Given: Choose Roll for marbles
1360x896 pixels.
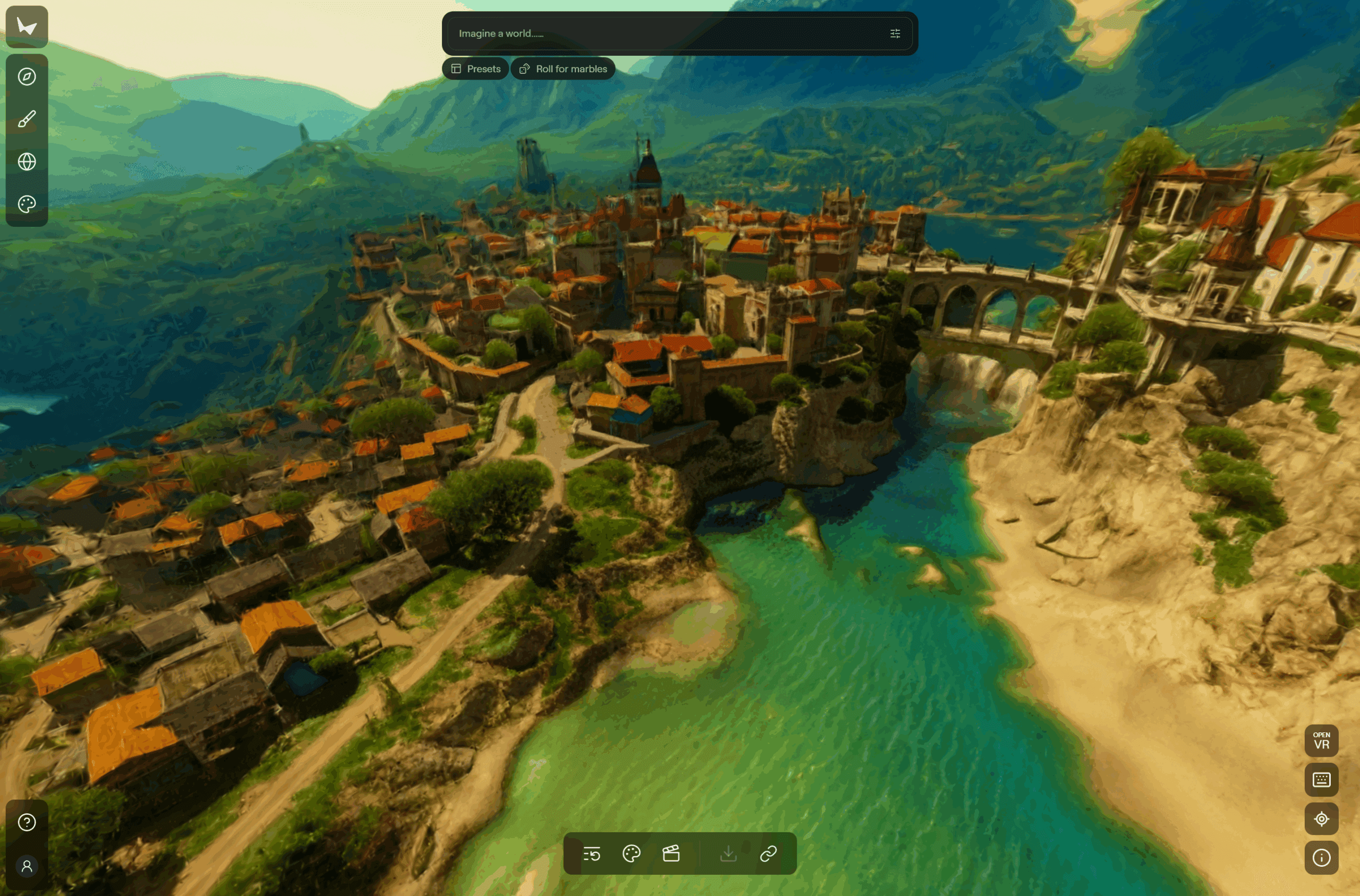Looking at the screenshot, I should click(x=563, y=69).
